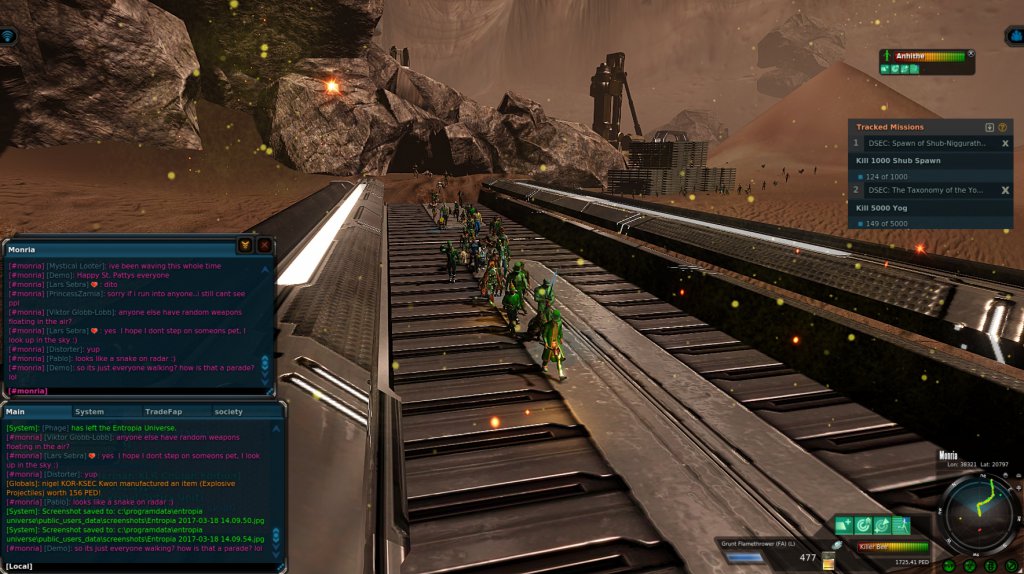Switch to the System chat tab

point(89,411)
